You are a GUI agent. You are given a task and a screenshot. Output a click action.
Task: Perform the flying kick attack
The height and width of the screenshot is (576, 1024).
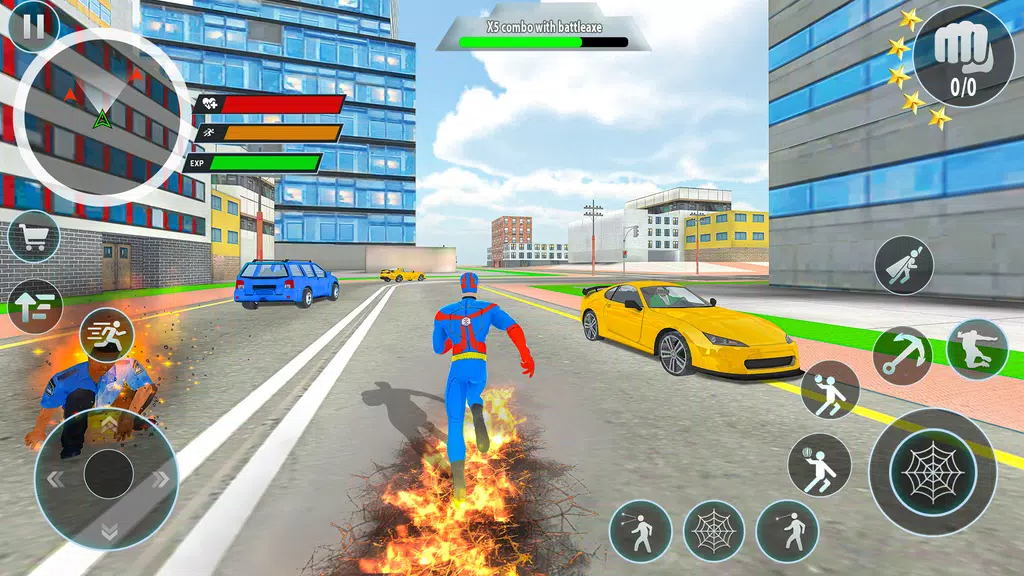point(977,349)
